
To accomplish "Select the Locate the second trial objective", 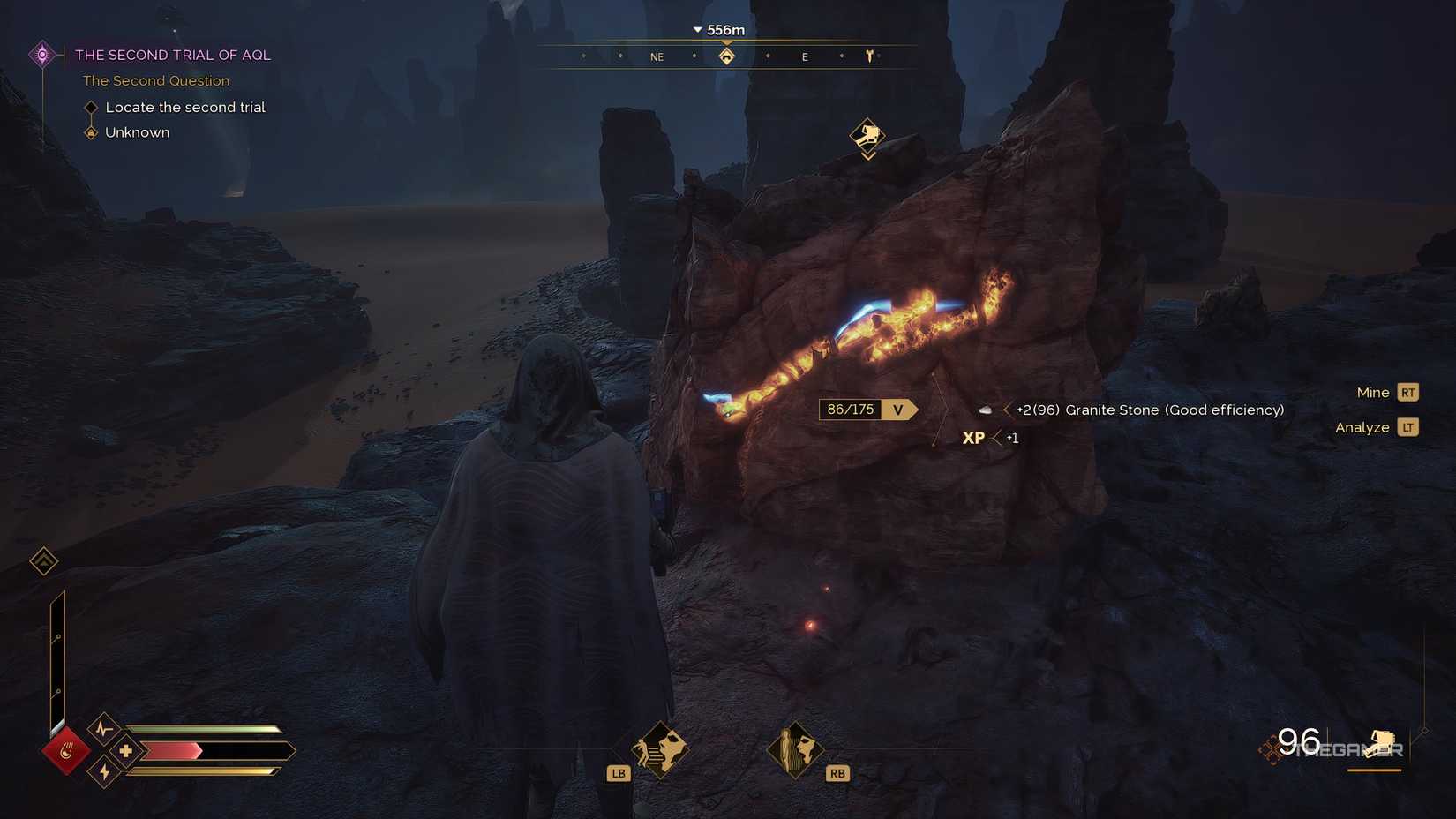I will click(91, 107).
